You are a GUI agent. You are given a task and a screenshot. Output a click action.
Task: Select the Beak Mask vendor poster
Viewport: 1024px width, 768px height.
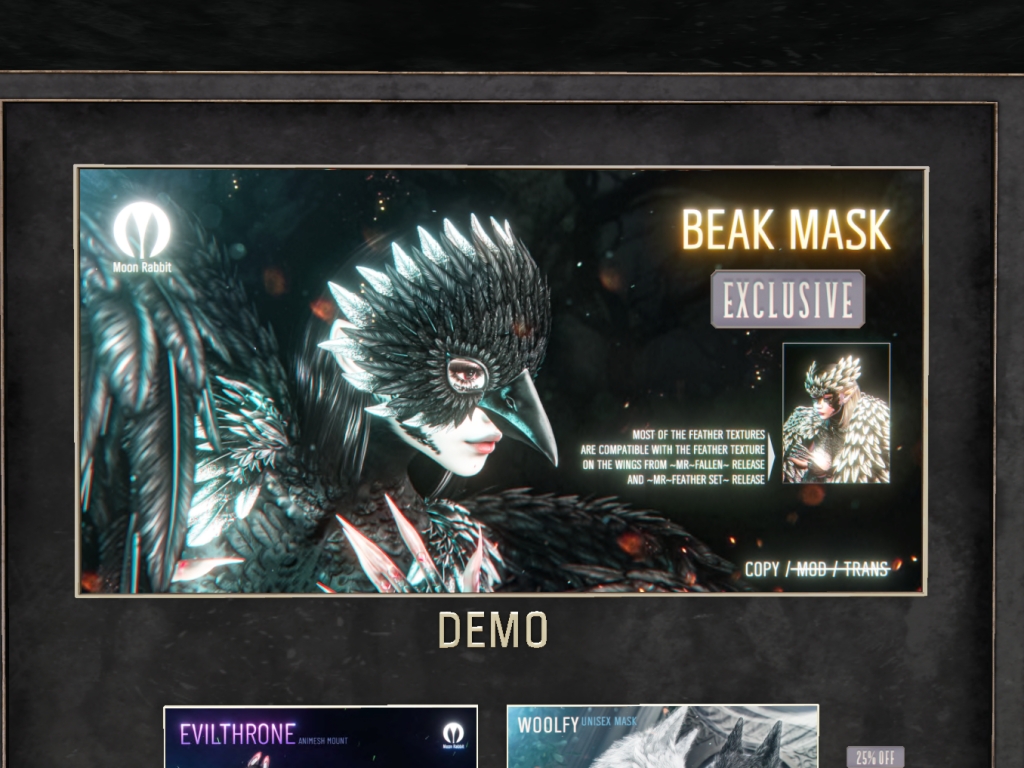500,380
